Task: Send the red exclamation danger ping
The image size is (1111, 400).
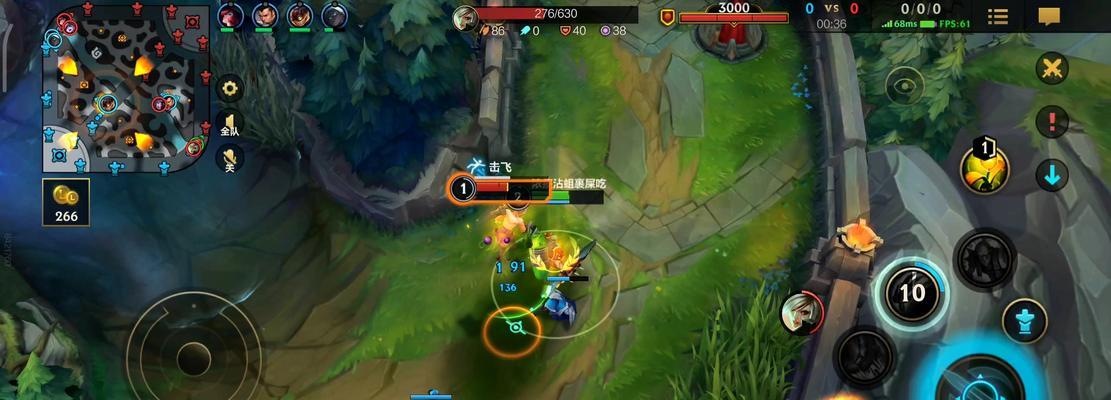Action: 1051,122
